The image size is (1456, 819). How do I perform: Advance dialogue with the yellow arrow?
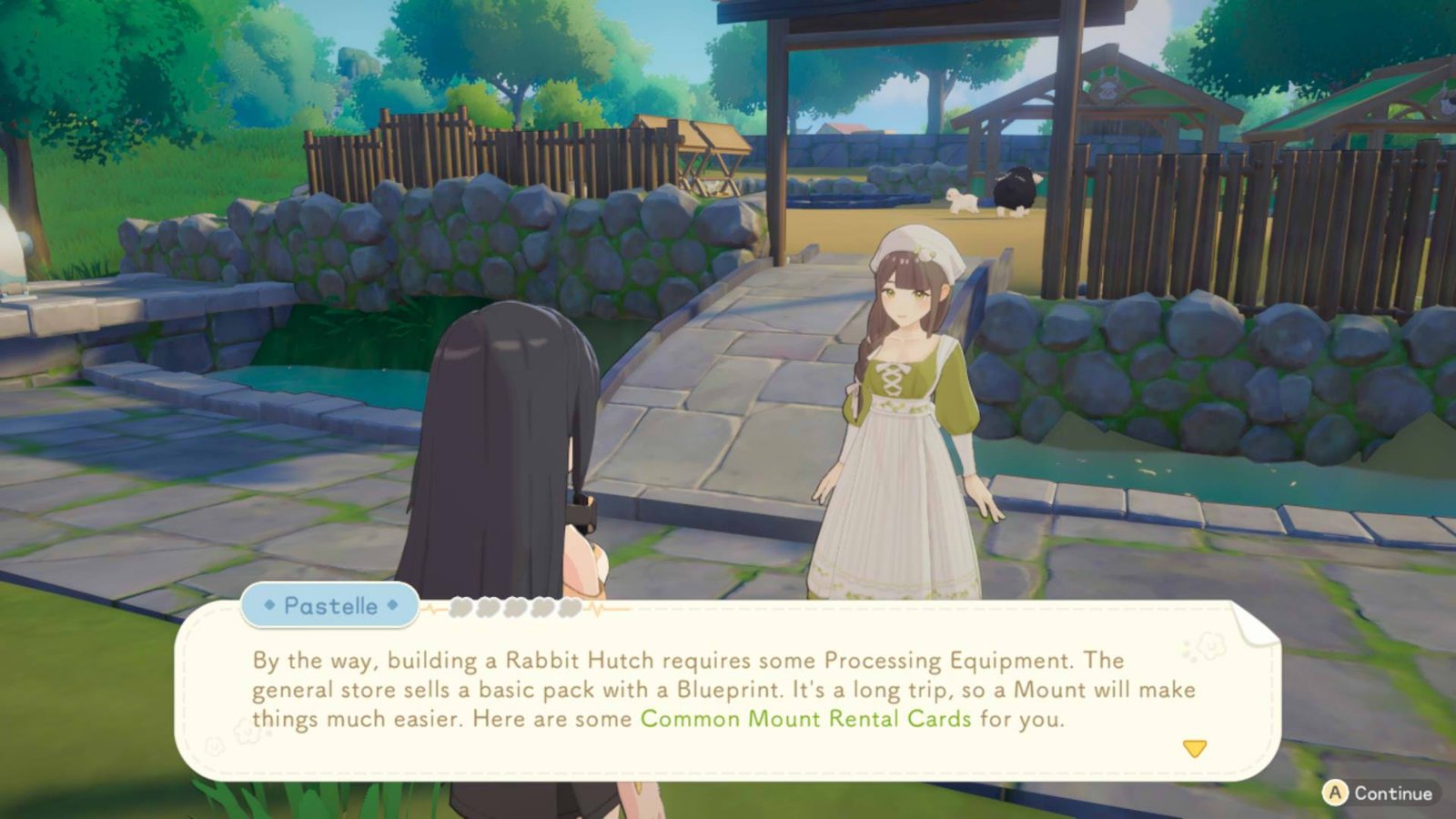click(1194, 748)
